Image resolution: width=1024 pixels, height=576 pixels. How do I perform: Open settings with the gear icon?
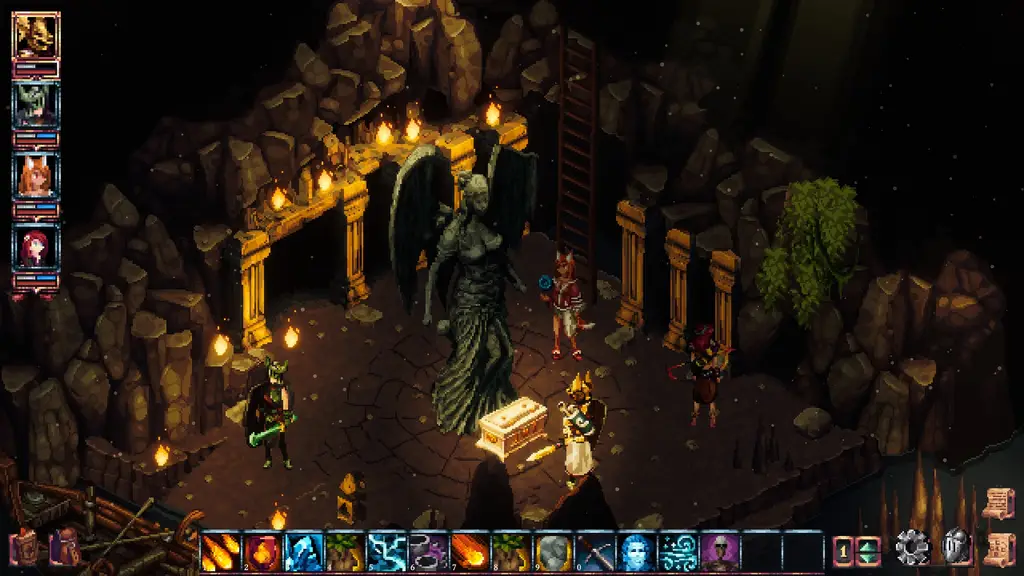pos(912,547)
